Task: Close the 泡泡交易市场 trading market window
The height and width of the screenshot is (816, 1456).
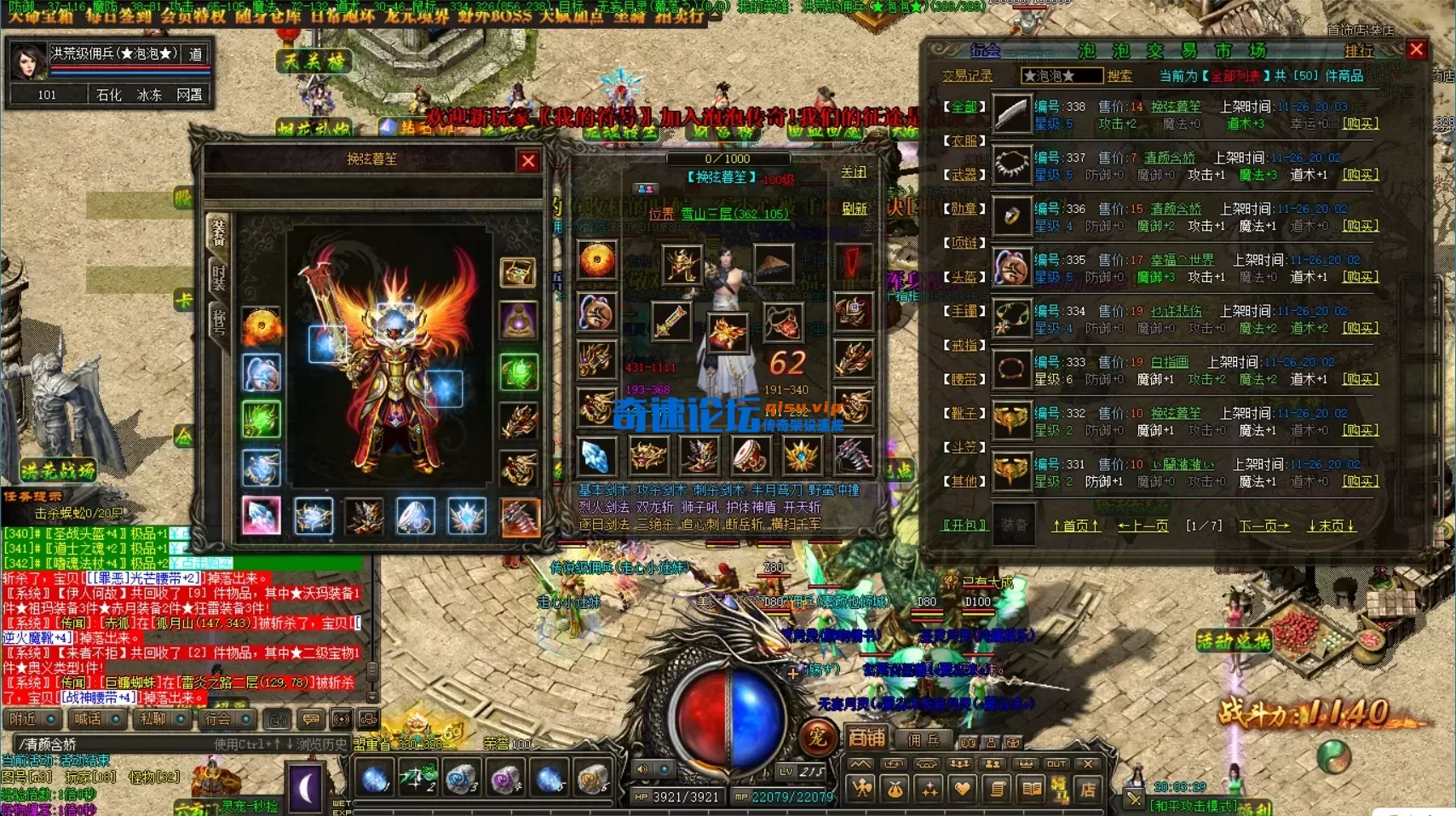Action: (x=1417, y=49)
